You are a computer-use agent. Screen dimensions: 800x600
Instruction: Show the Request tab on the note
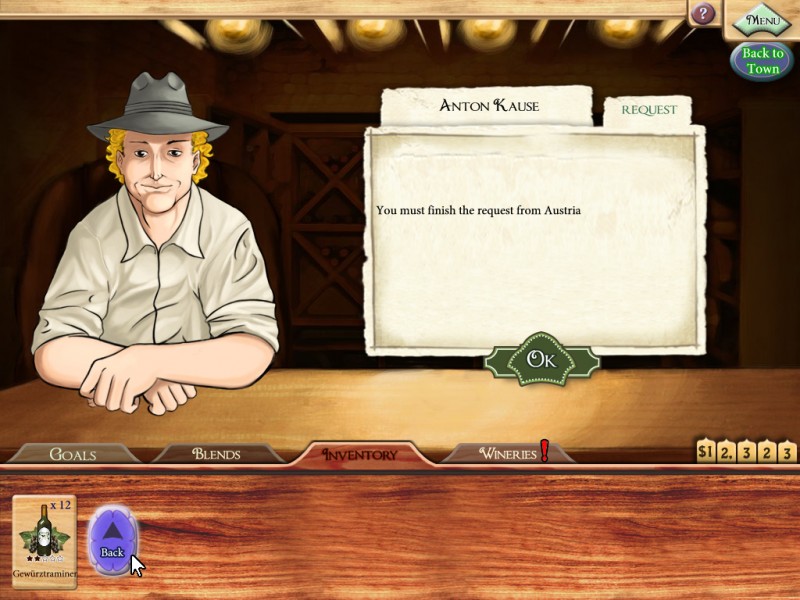pos(649,110)
